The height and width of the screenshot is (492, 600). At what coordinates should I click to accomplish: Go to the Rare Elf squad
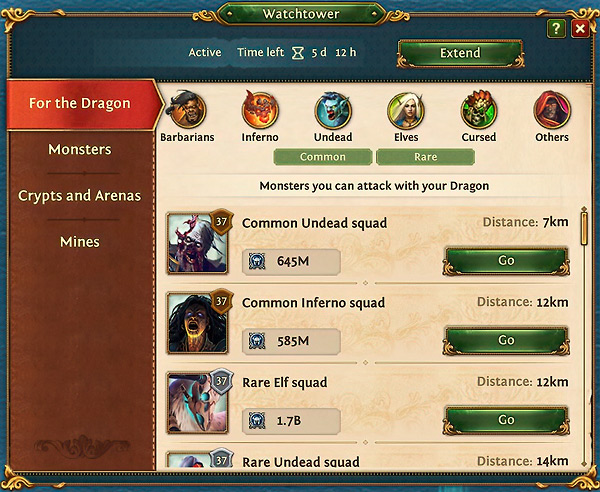(506, 420)
